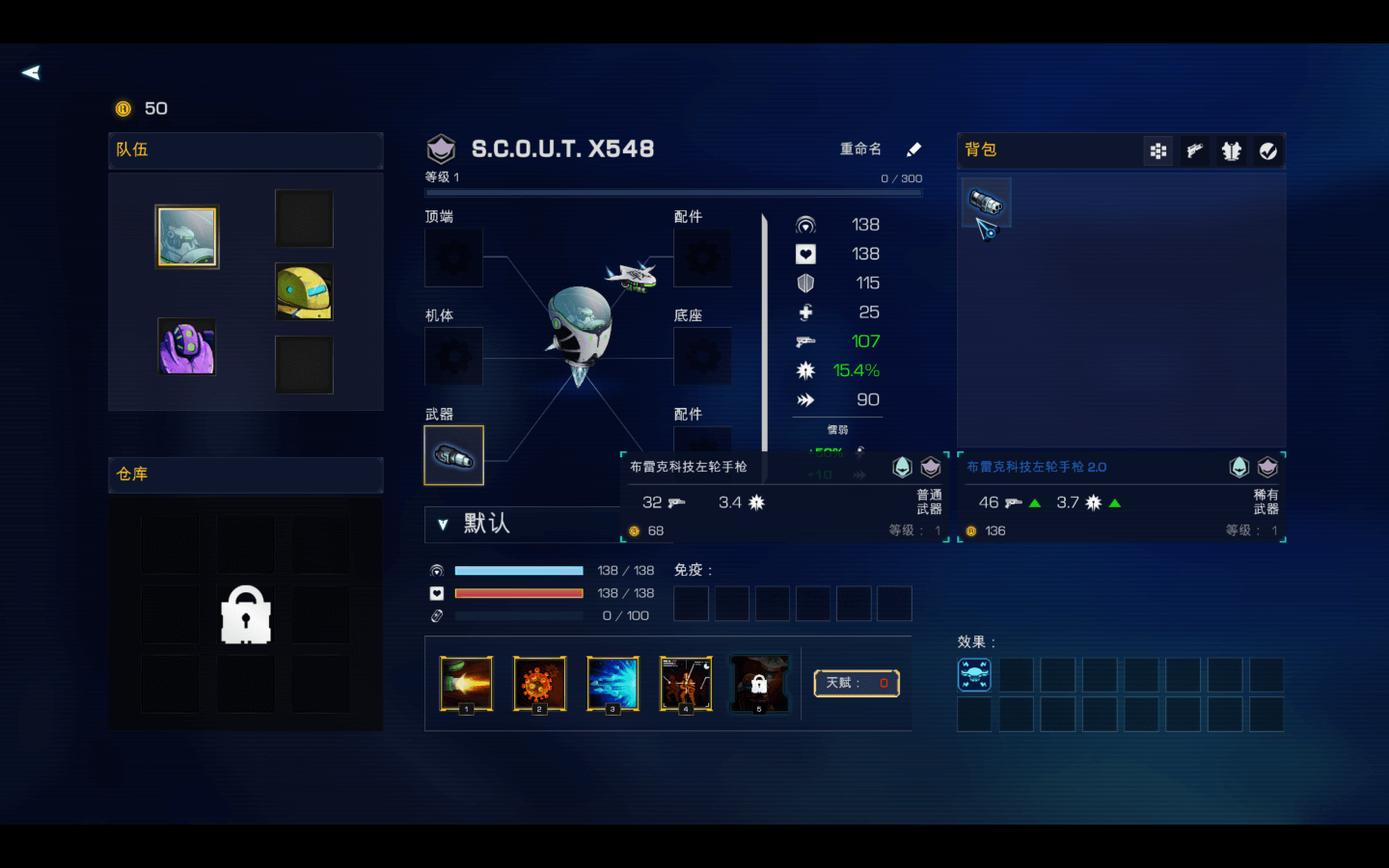
Task: Show all items in backpack filter
Action: pos(1158,150)
